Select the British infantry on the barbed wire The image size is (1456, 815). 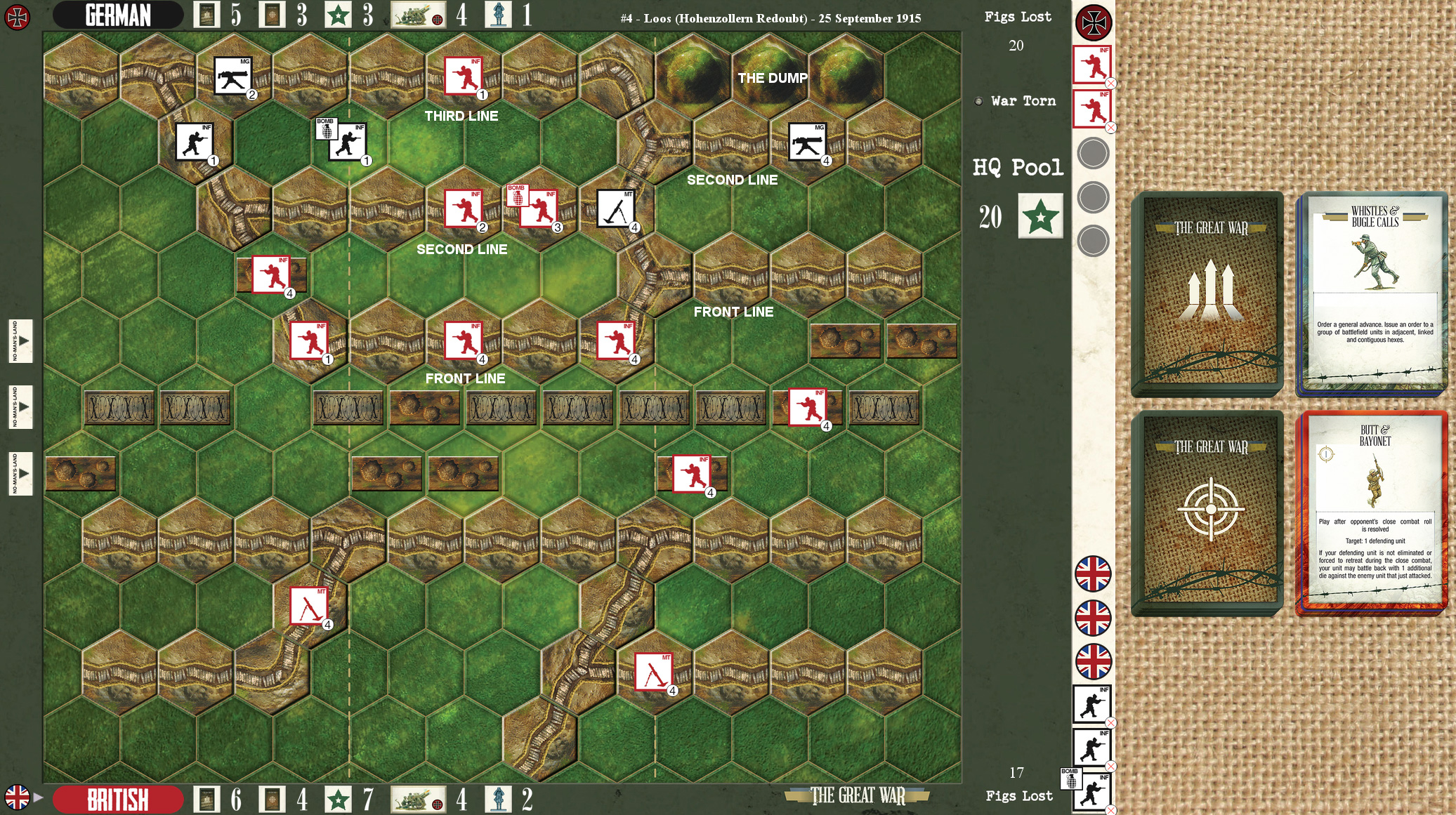(x=807, y=406)
